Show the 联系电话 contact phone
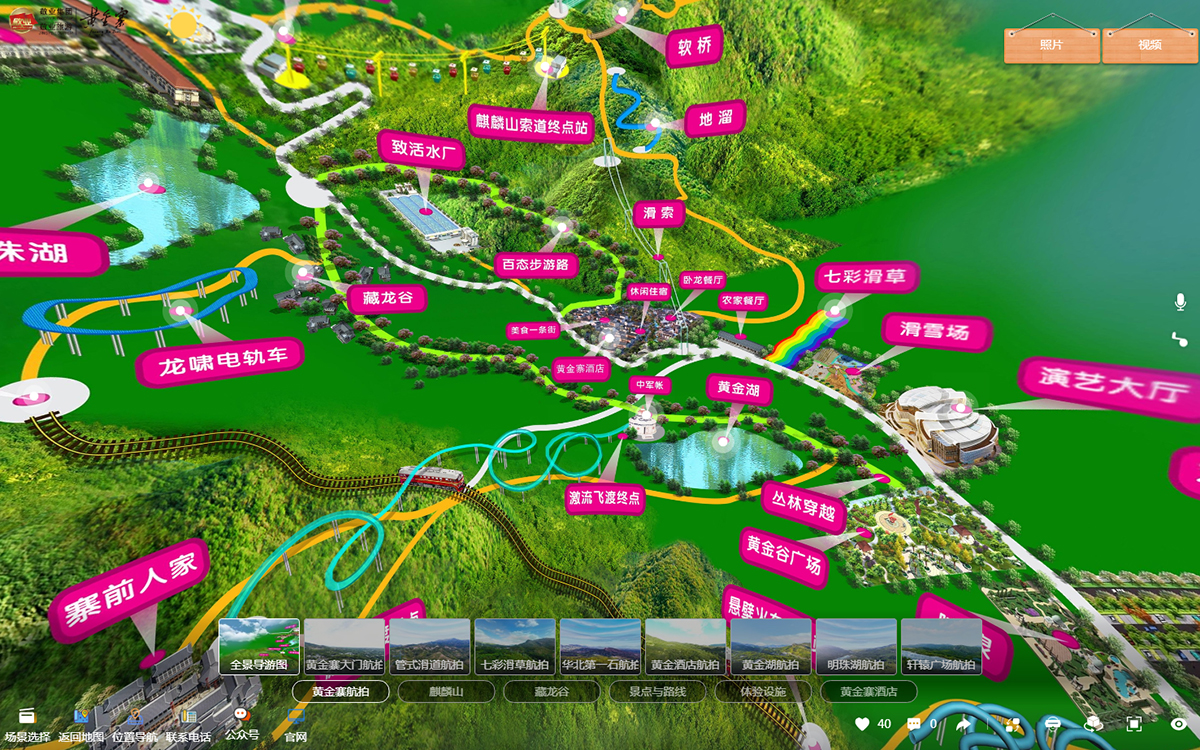The width and height of the screenshot is (1200, 750). (x=188, y=724)
